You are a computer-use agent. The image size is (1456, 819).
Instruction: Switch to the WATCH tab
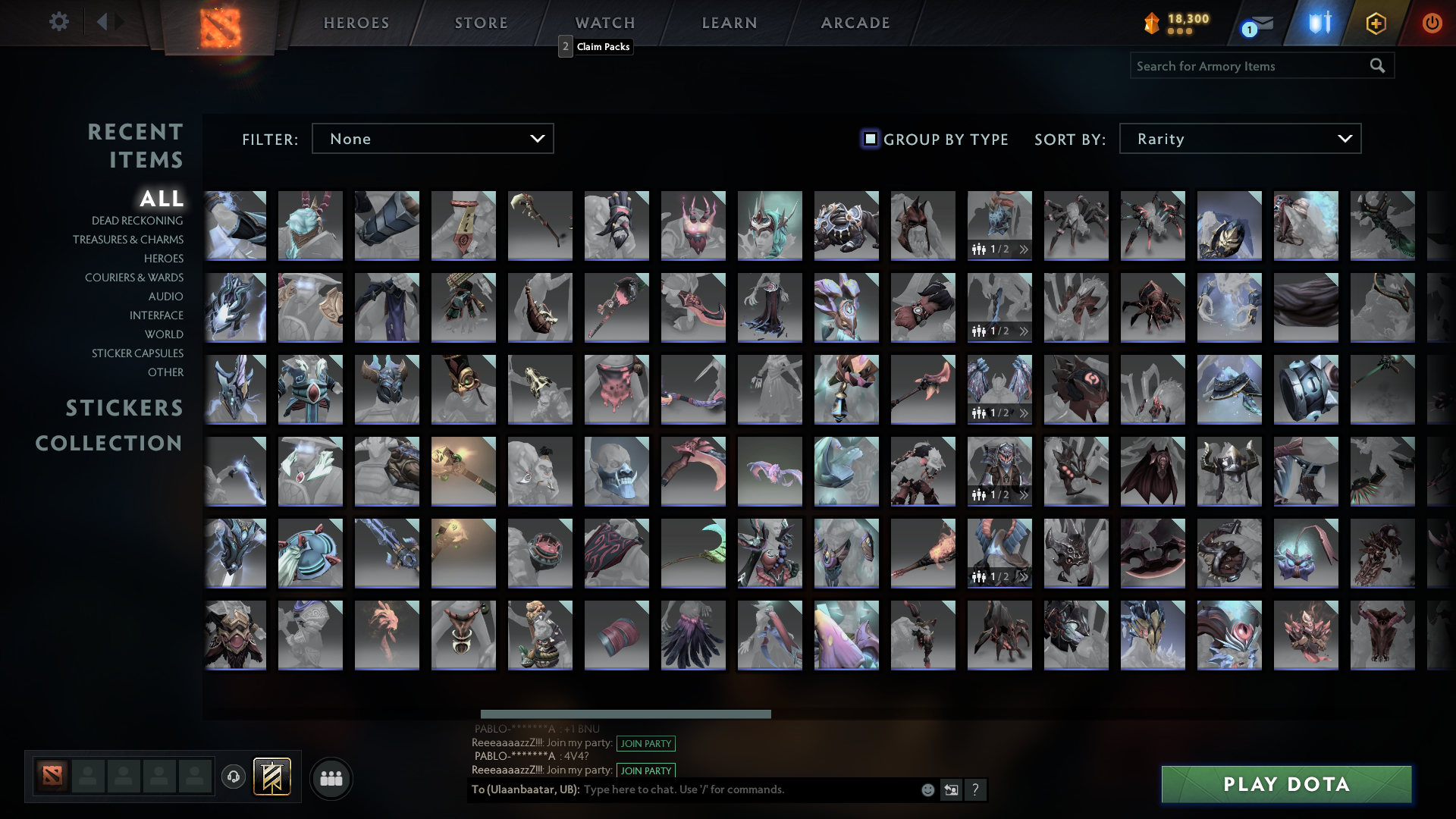605,23
